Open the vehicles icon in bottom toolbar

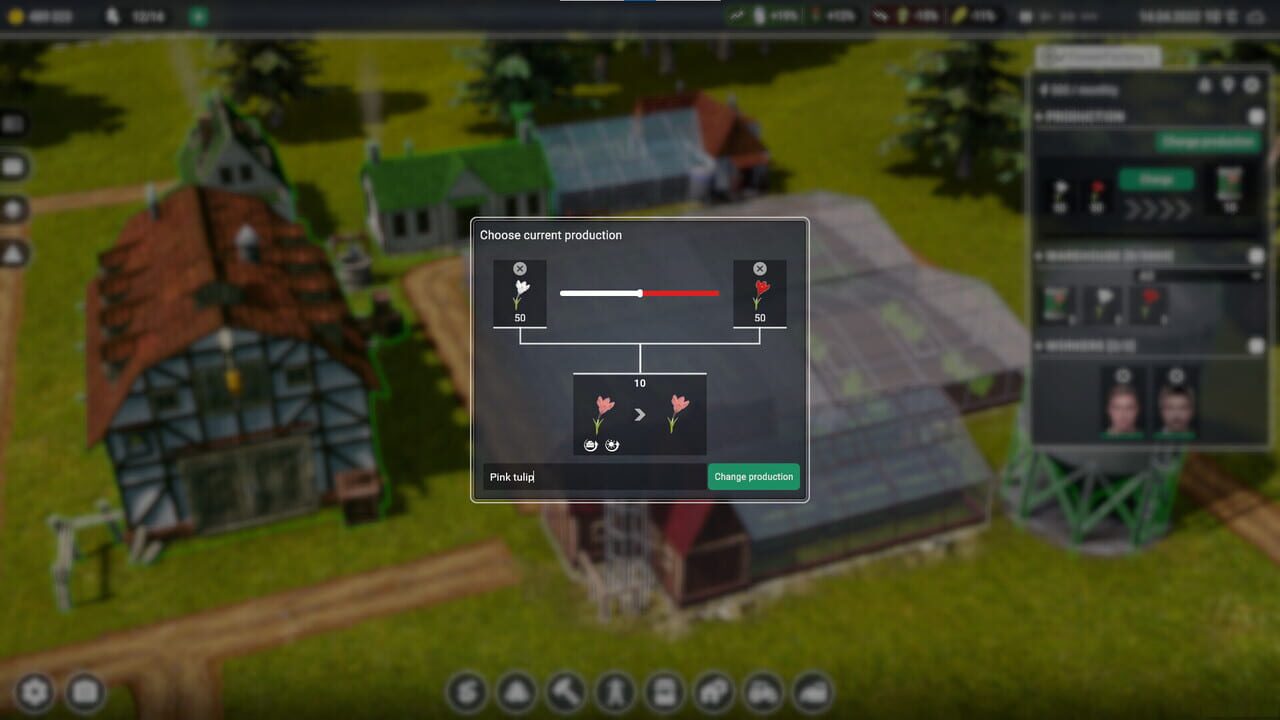tap(761, 692)
